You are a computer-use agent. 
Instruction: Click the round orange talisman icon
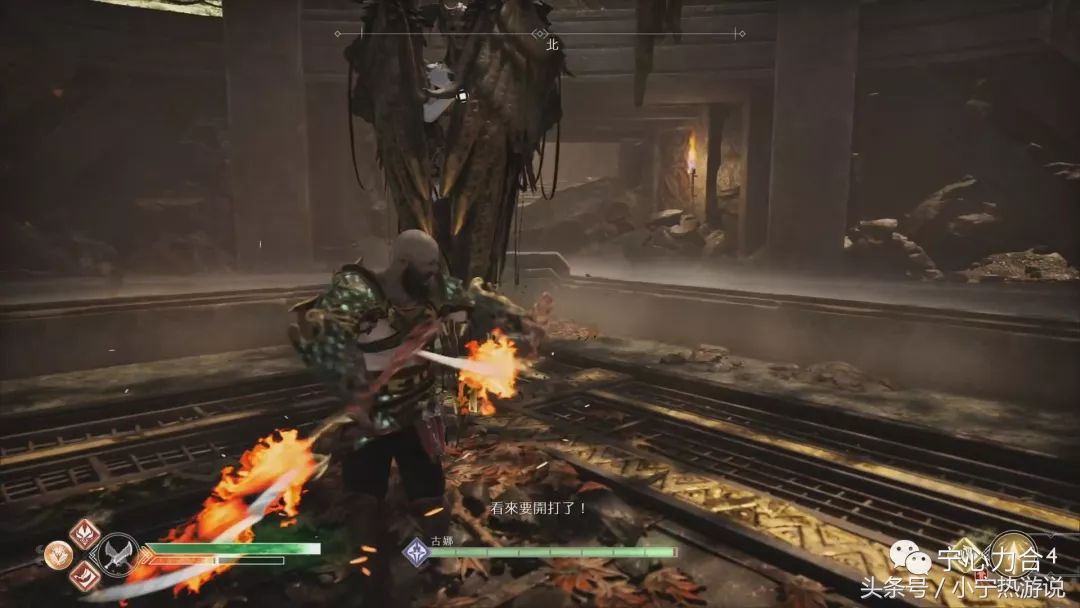tap(58, 554)
